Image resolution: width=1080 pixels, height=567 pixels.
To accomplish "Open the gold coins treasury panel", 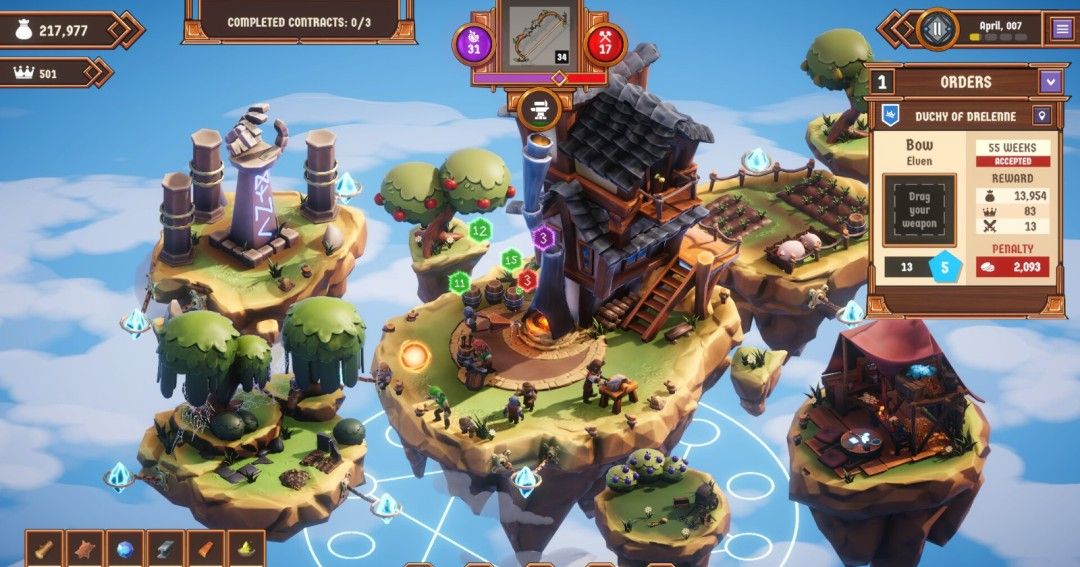I will pos(62,30).
